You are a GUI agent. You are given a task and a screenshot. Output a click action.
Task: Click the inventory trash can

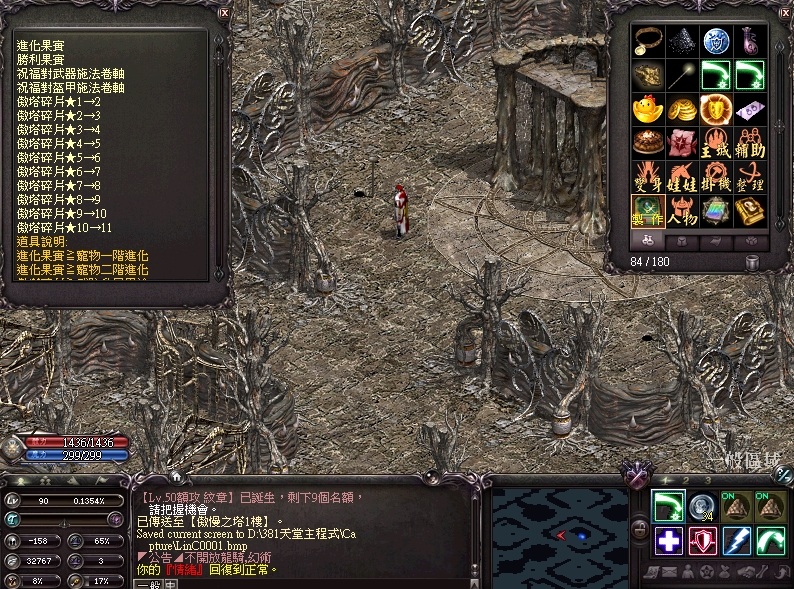click(x=752, y=262)
